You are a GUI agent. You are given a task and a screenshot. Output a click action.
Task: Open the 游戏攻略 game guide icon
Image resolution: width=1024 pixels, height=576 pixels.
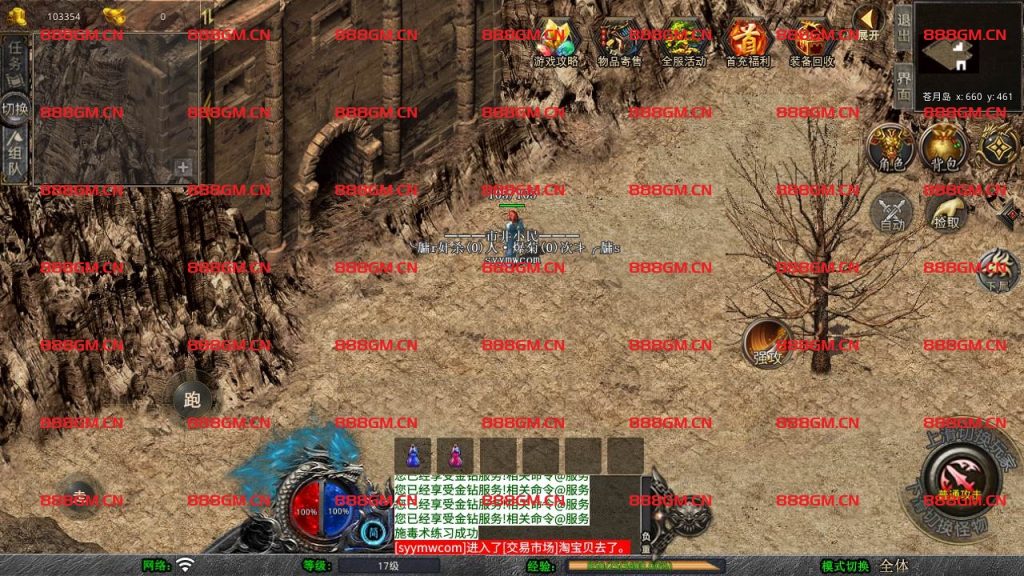(x=557, y=39)
